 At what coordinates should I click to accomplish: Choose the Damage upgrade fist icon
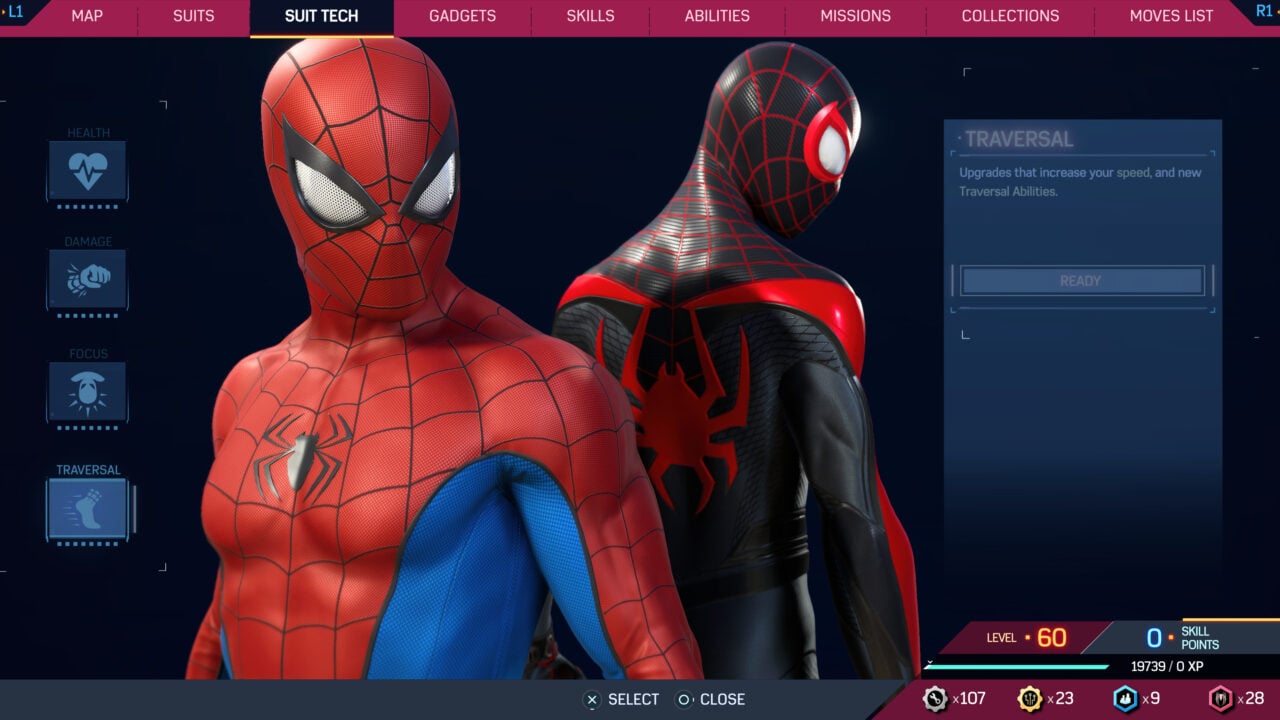click(88, 279)
